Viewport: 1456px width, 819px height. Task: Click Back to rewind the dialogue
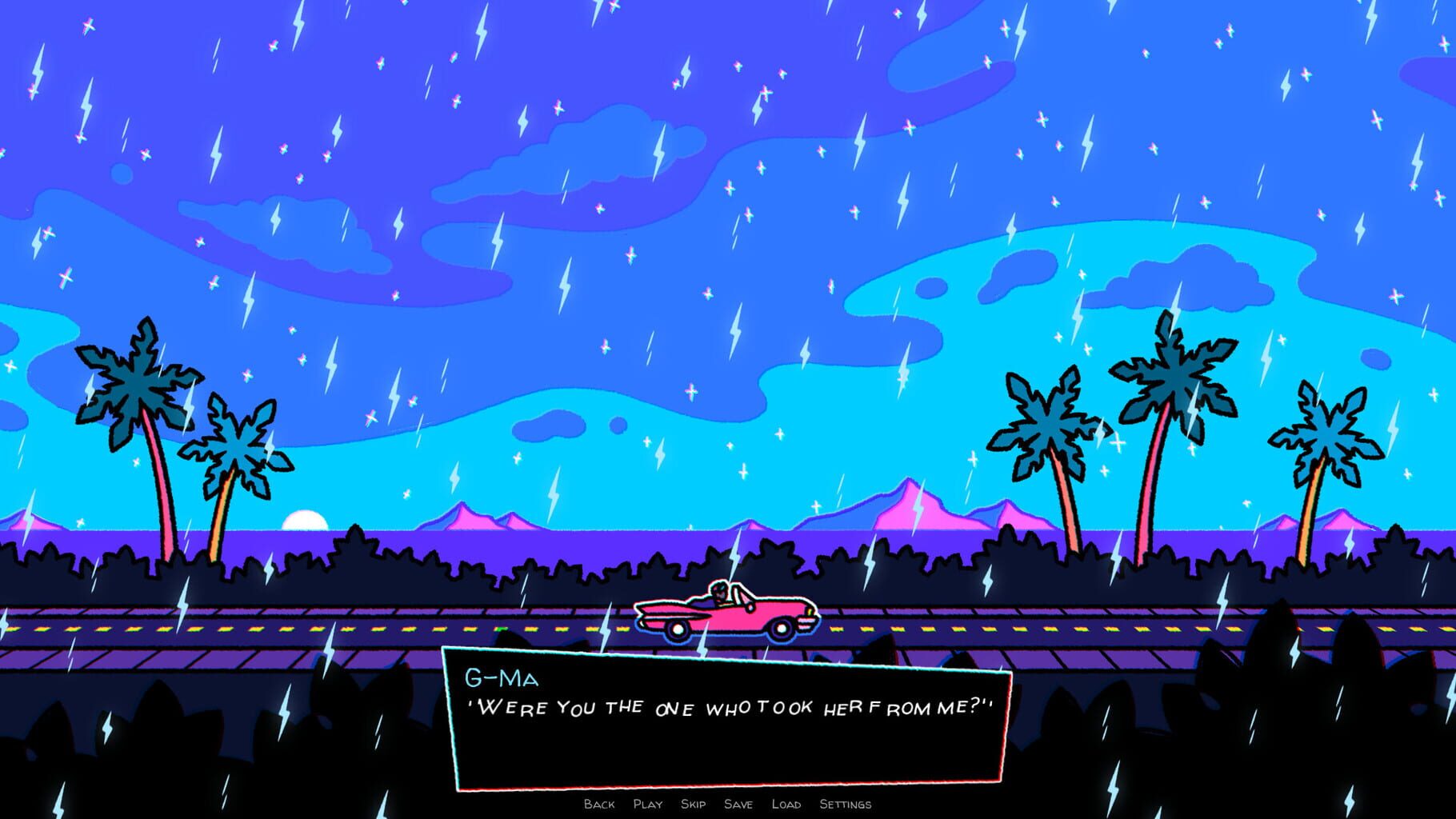598,805
